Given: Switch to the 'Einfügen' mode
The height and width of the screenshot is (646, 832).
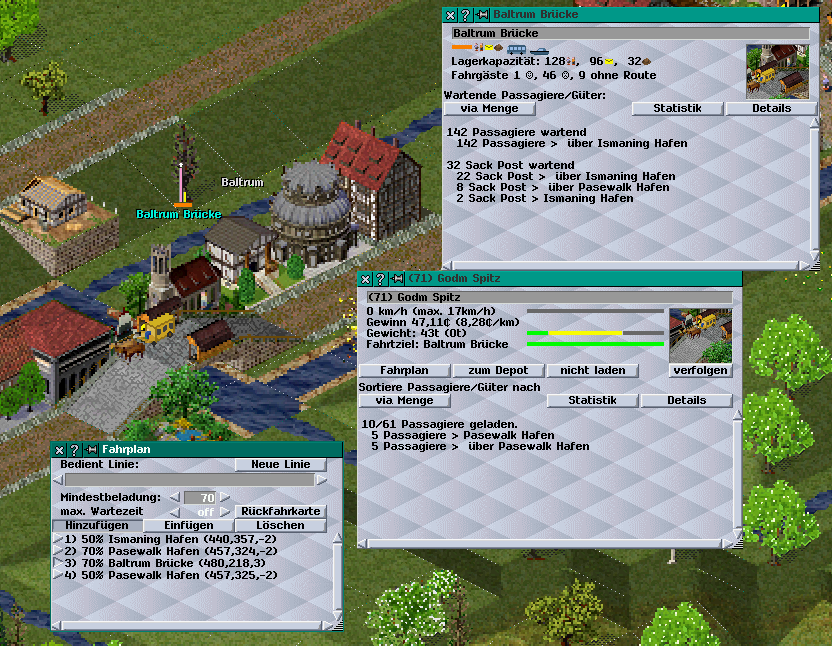Looking at the screenshot, I should pos(189,525).
